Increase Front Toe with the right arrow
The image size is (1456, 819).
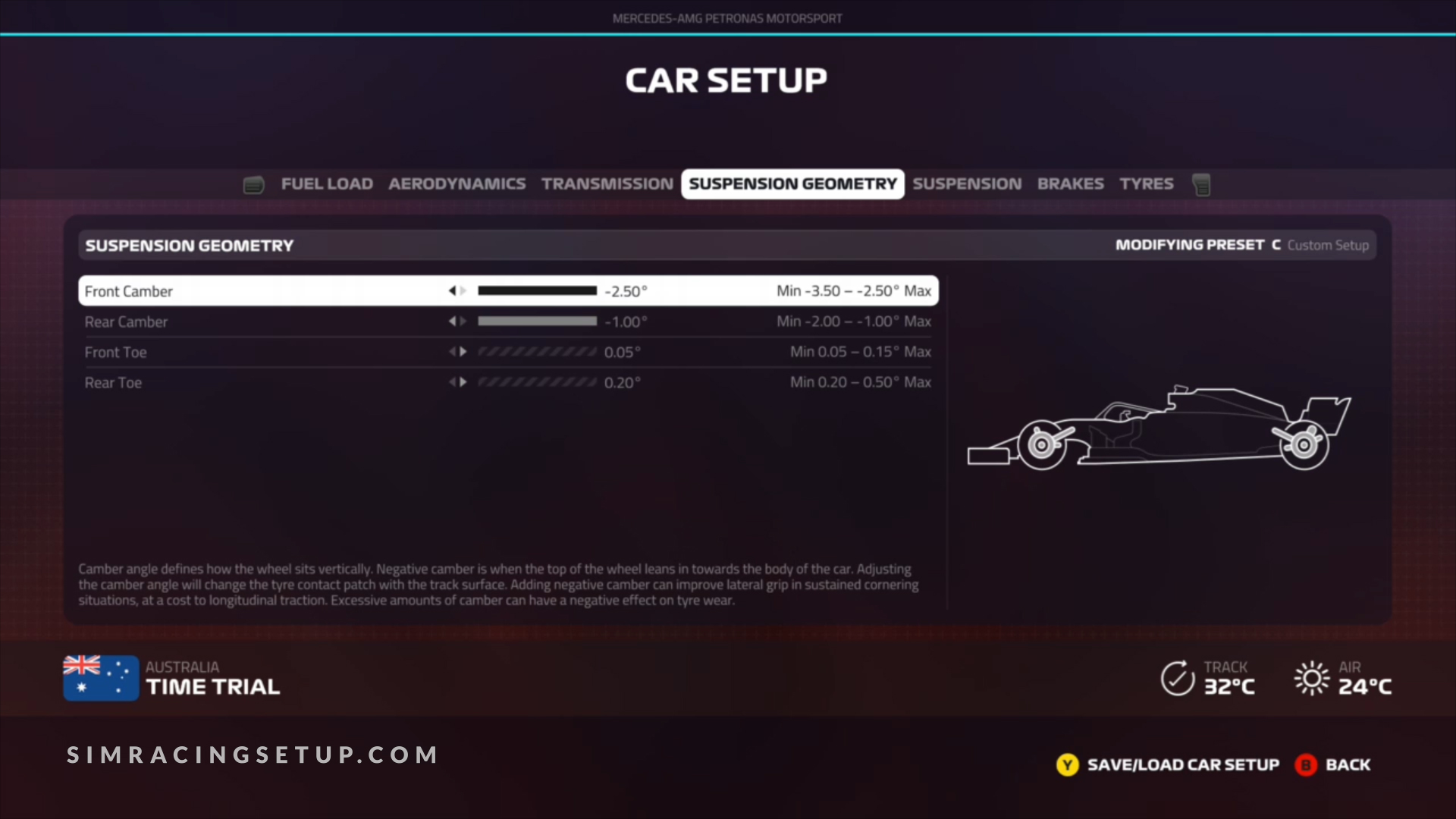tap(464, 351)
